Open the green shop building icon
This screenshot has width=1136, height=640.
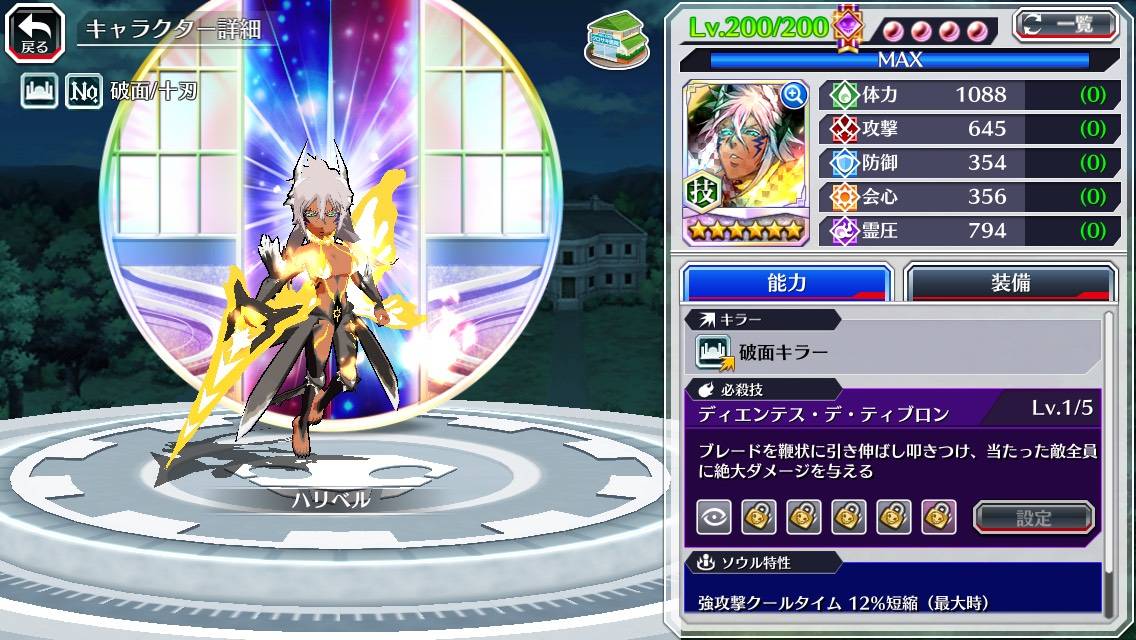pos(612,37)
